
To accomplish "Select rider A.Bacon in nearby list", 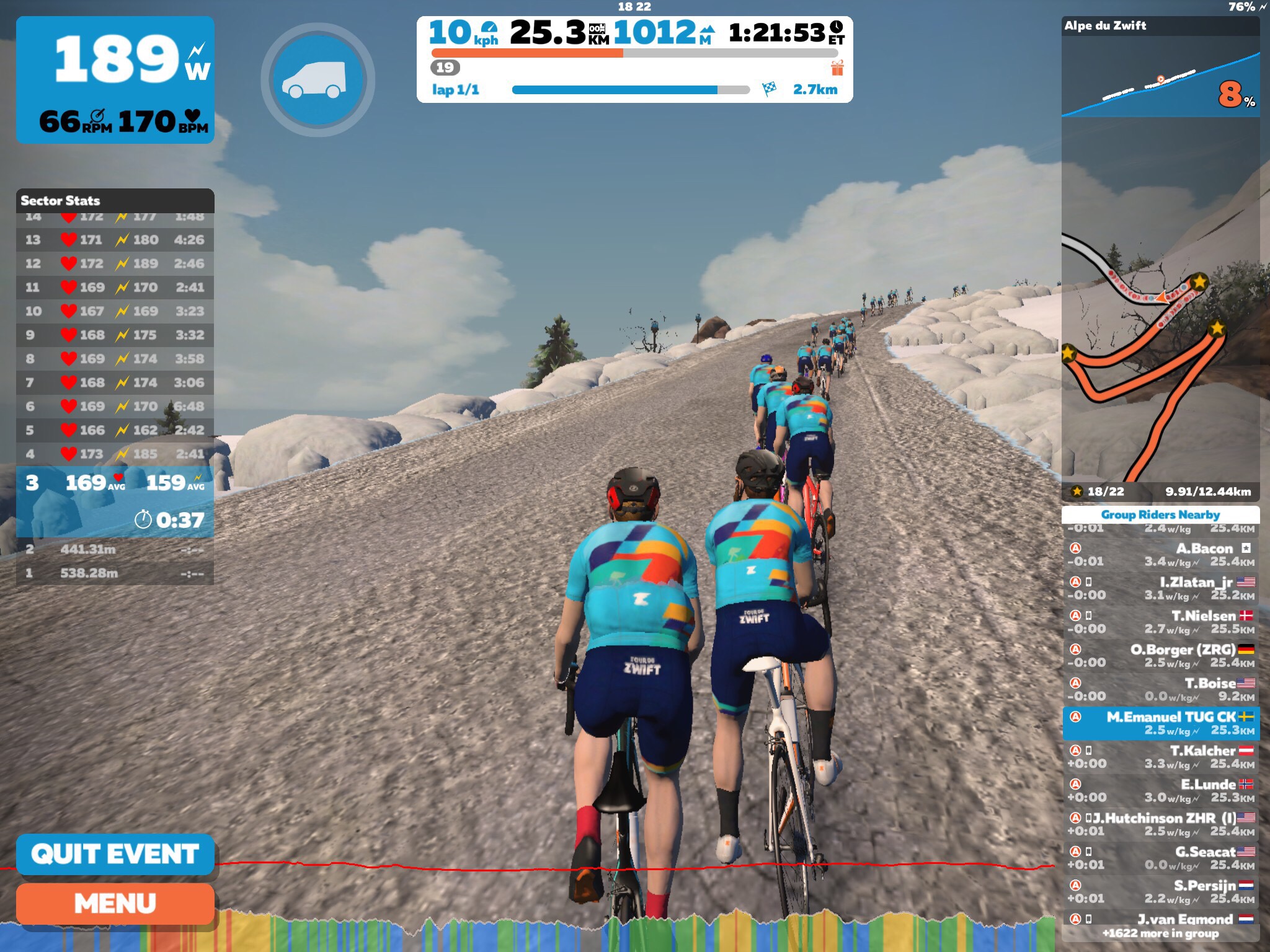I will (1160, 555).
